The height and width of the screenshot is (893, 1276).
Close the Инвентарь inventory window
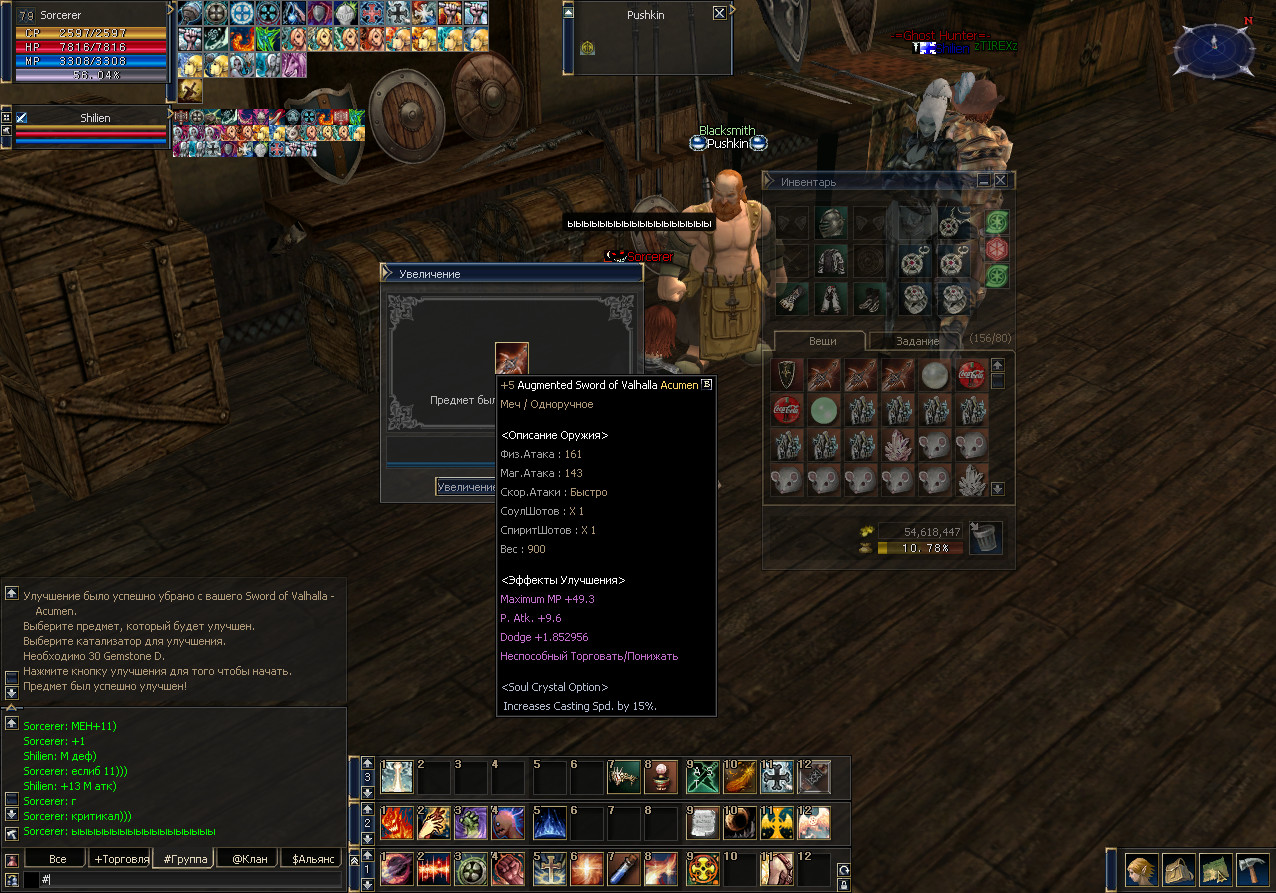coord(1000,181)
